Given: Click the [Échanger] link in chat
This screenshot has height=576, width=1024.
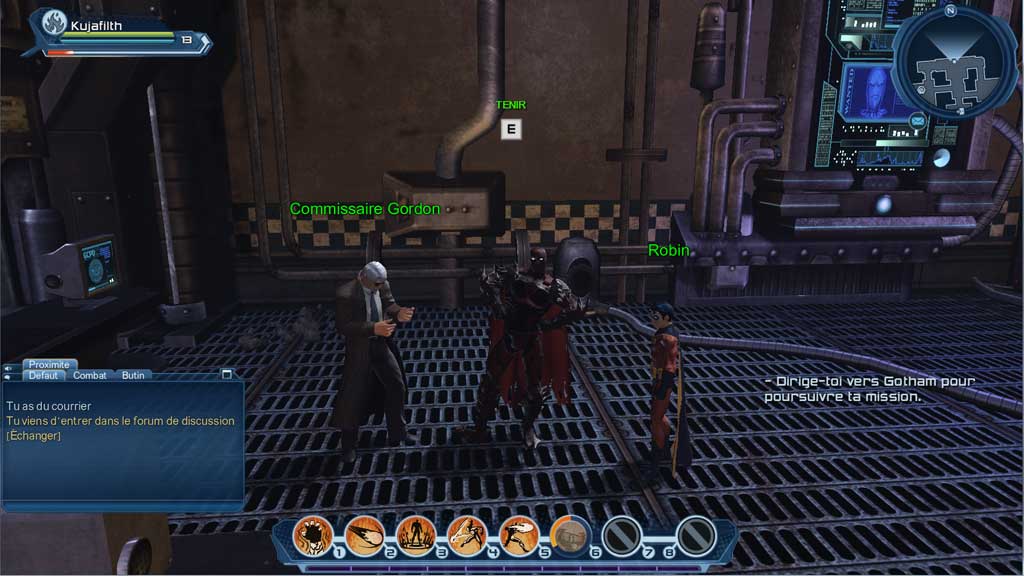Looking at the screenshot, I should [x=34, y=436].
